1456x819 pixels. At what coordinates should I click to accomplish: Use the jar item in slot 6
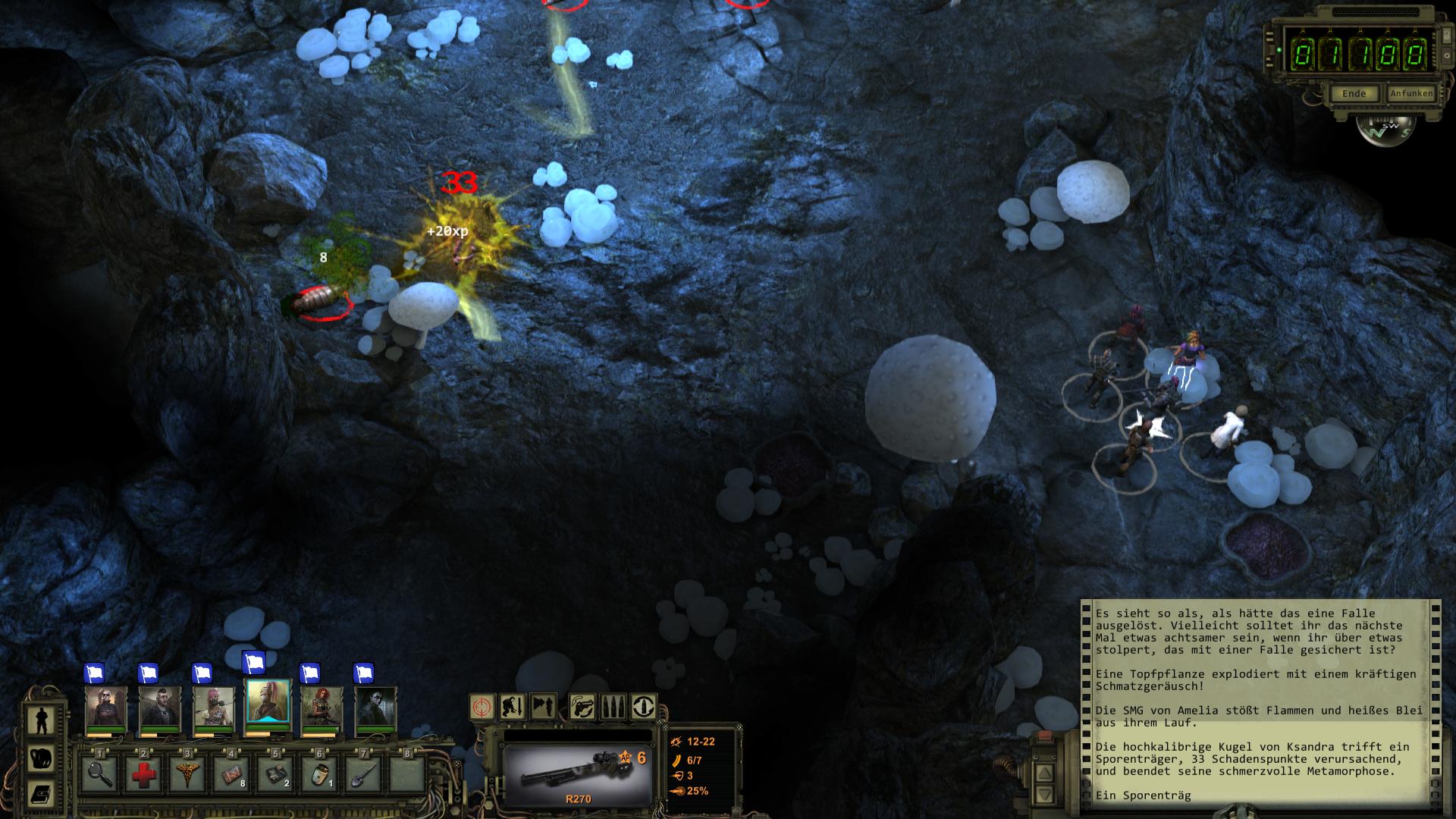pos(319,775)
